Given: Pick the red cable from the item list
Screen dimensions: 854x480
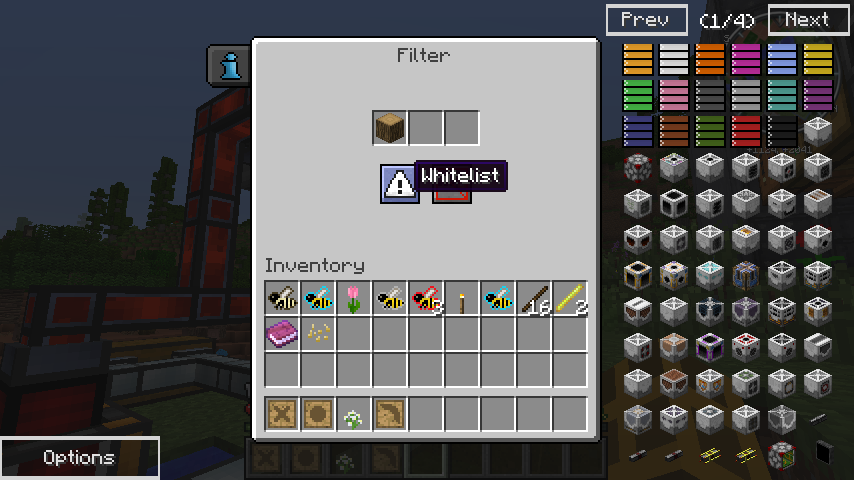Looking at the screenshot, I should 745,130.
